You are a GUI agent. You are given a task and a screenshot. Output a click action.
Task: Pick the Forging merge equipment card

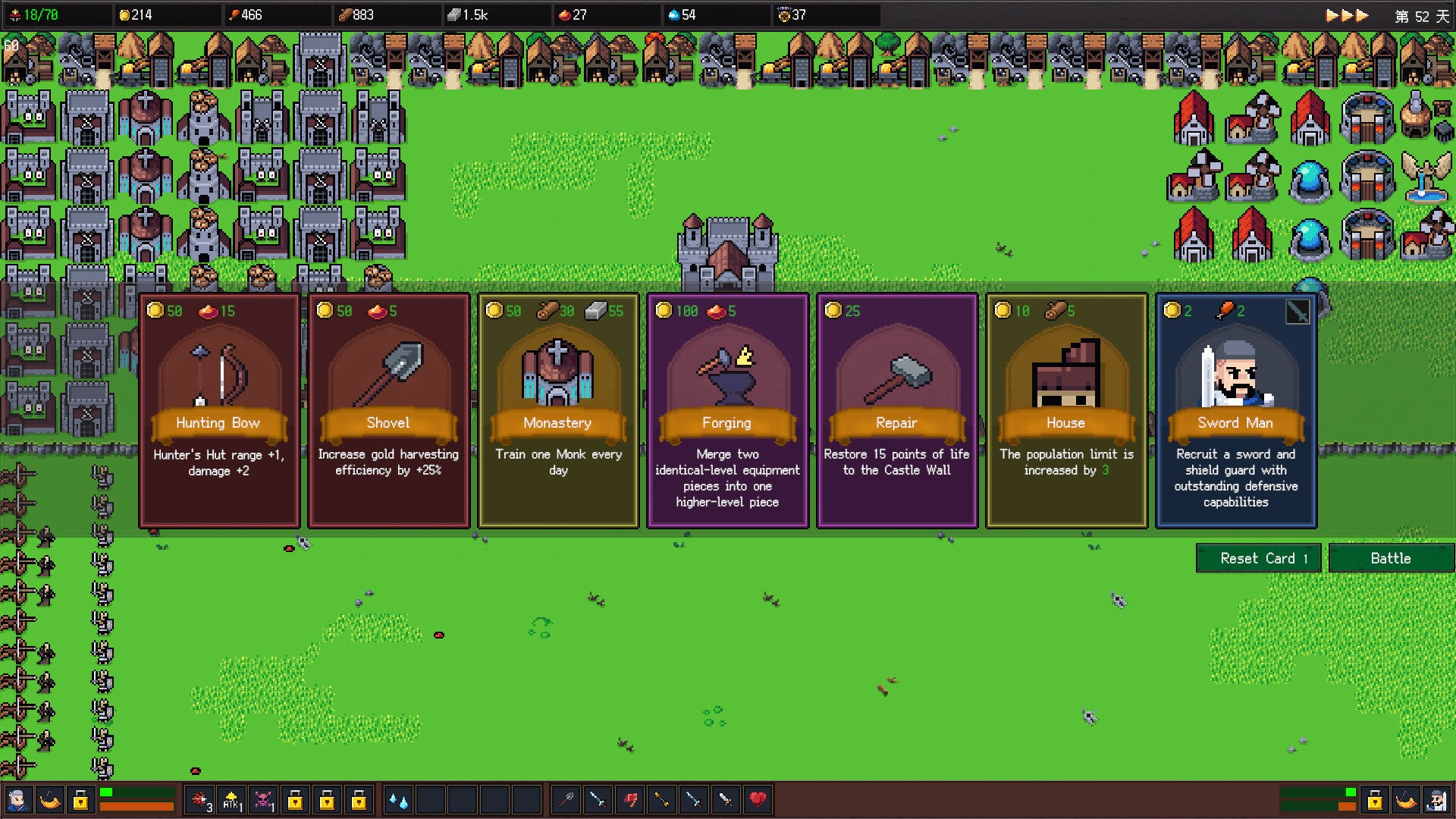tap(727, 410)
